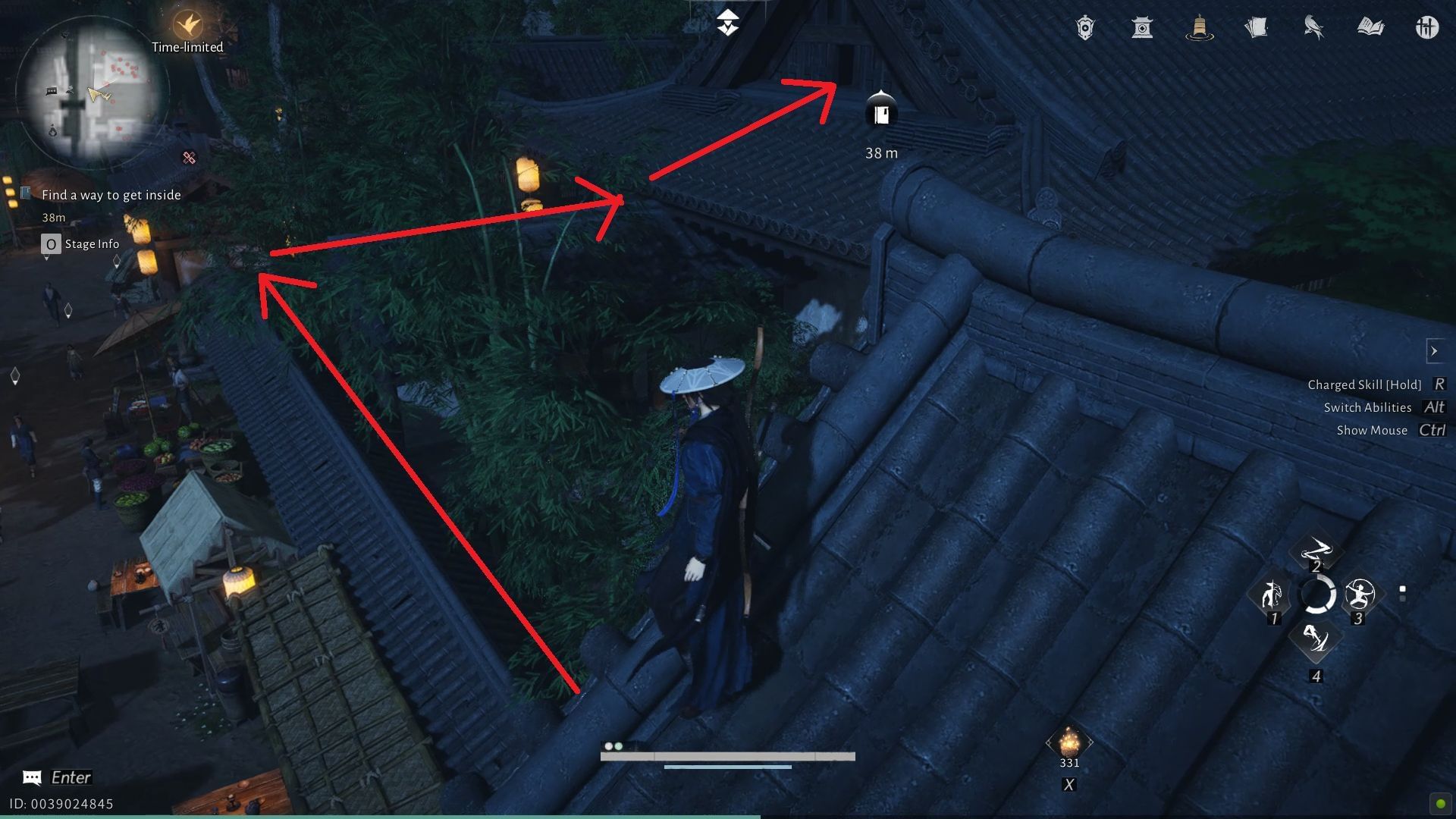Click the quest 'Find a way to get inside'
This screenshot has height=819, width=1456.
111,195
